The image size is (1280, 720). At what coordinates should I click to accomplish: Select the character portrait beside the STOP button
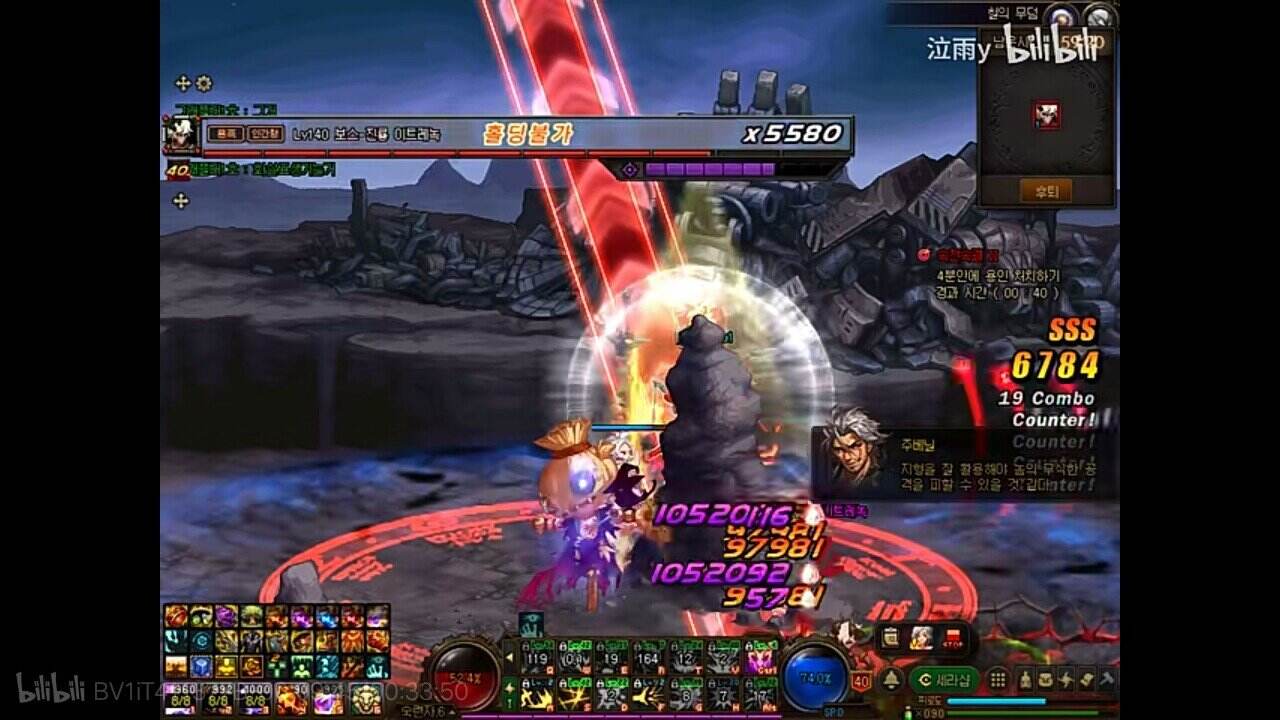922,638
